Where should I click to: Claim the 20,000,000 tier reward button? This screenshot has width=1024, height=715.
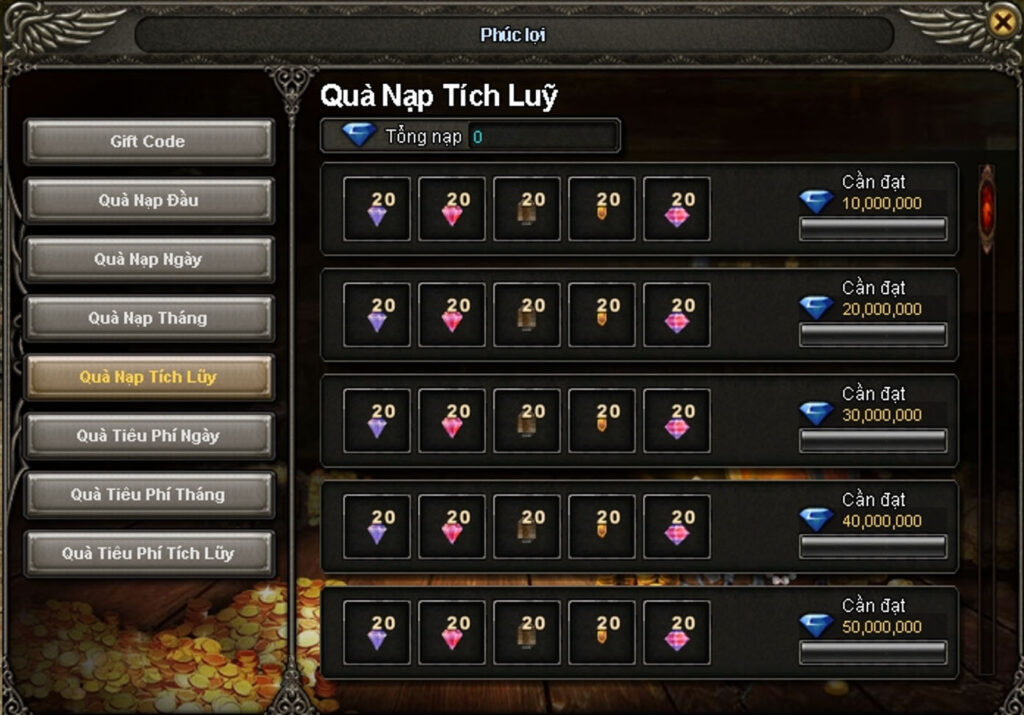point(872,335)
